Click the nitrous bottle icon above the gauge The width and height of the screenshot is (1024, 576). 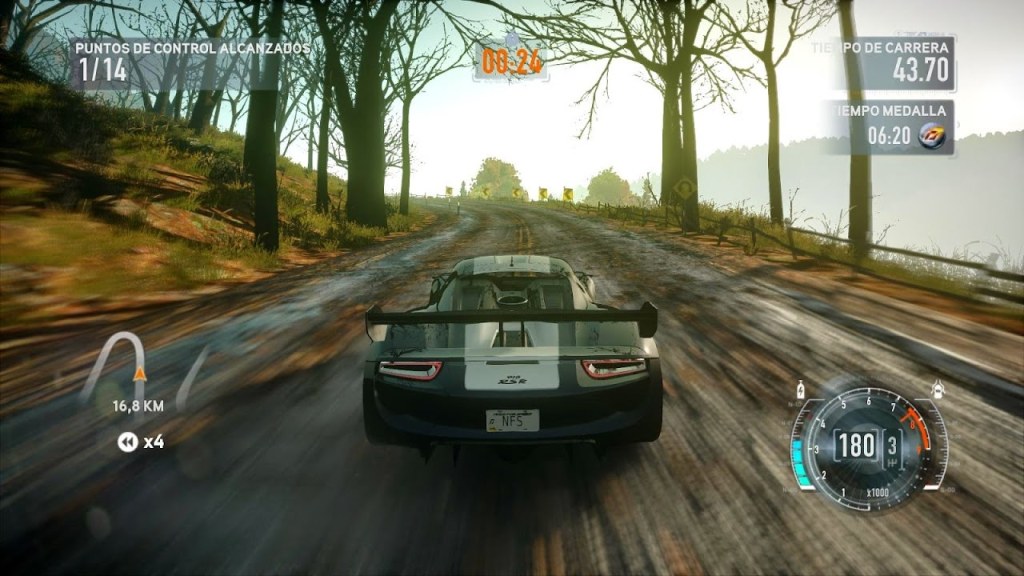pyautogui.click(x=800, y=390)
